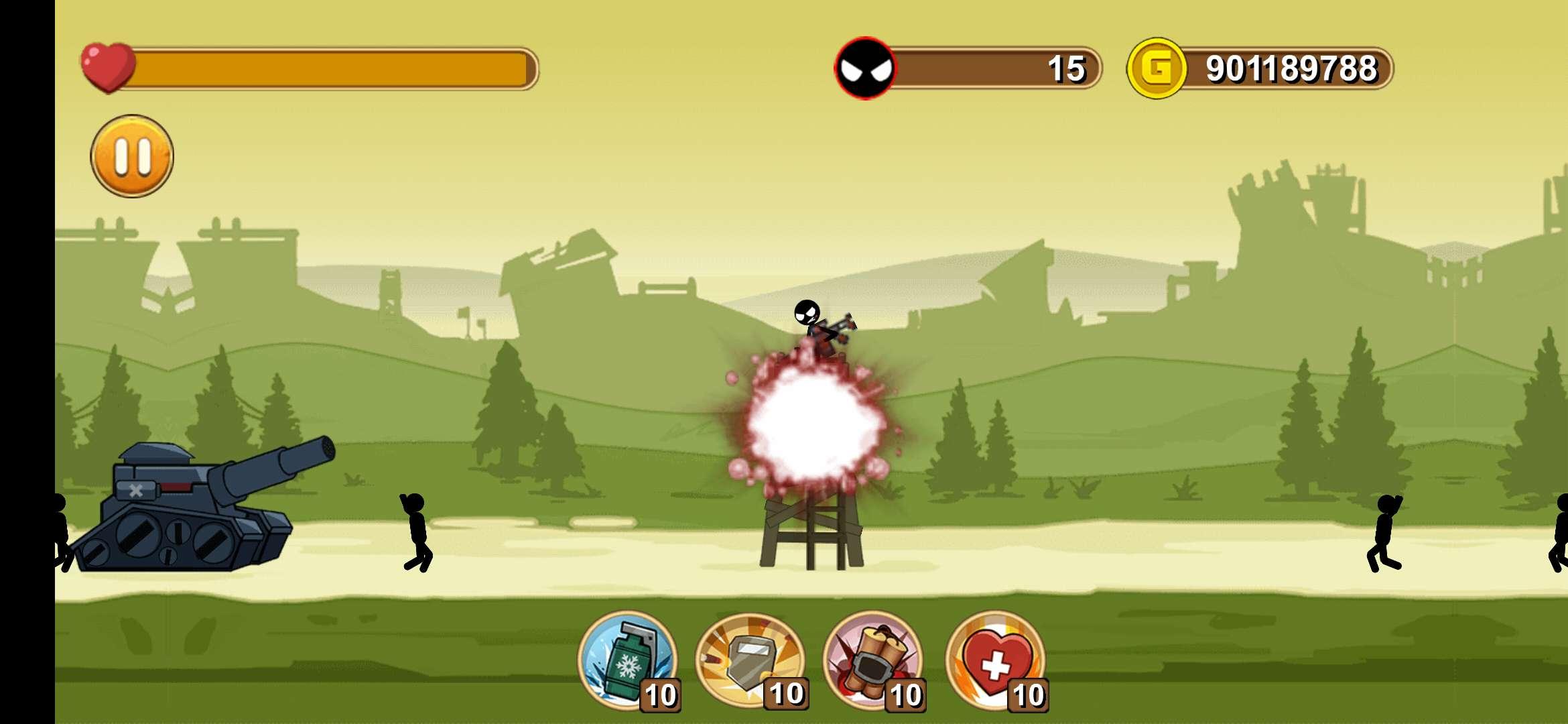Pause the game with the orange button
The height and width of the screenshot is (724, 1568).
pos(132,156)
